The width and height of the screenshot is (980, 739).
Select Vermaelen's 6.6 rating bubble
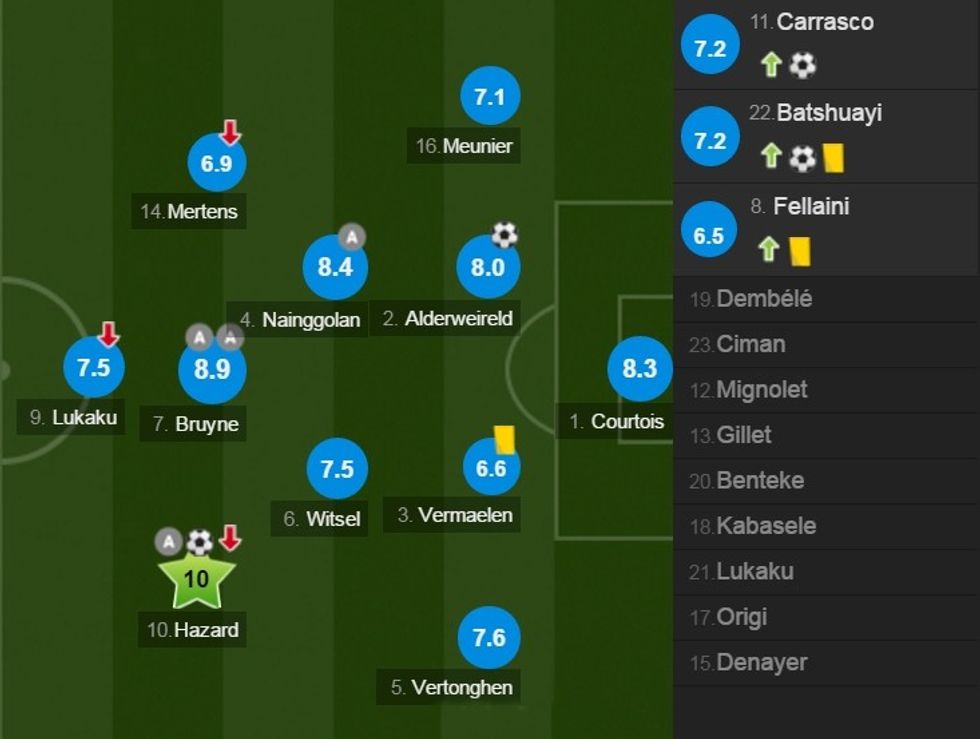[491, 467]
